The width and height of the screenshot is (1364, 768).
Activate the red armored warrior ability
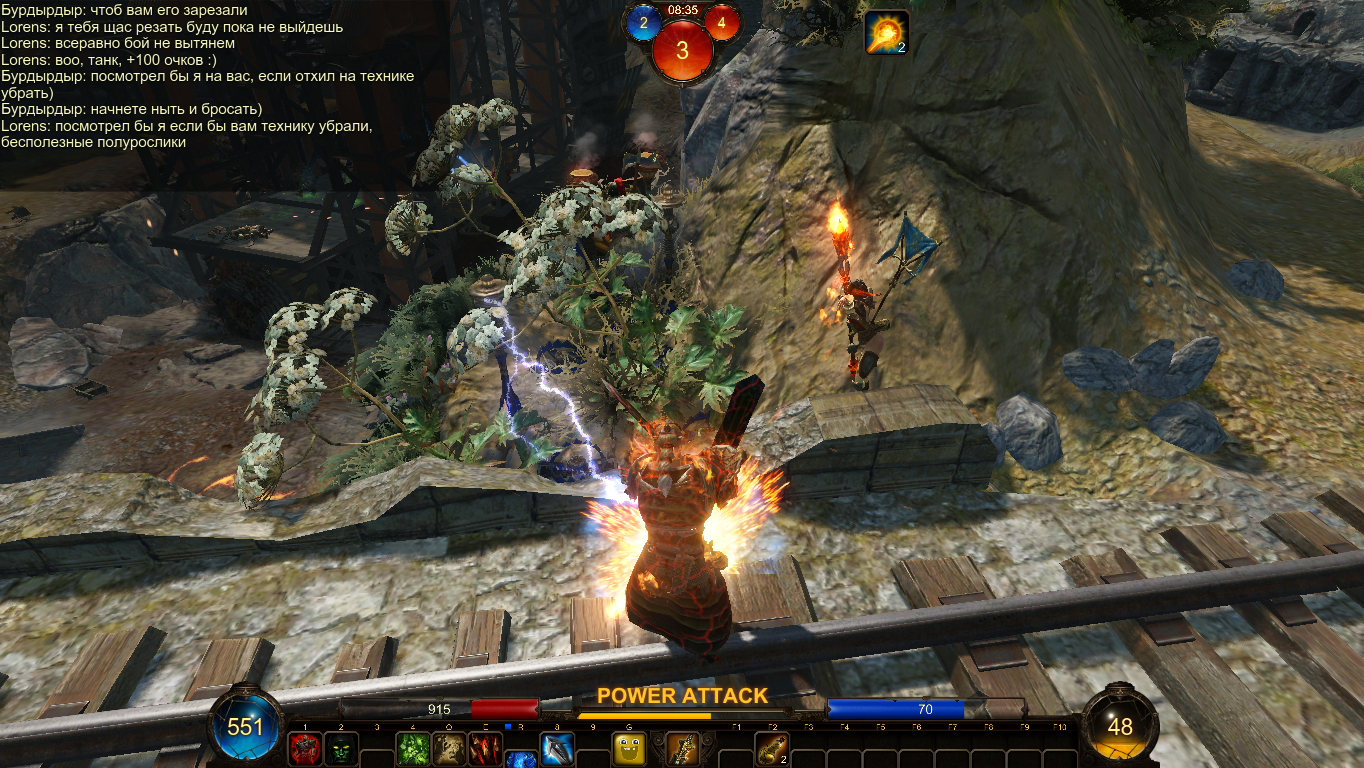tap(304, 749)
